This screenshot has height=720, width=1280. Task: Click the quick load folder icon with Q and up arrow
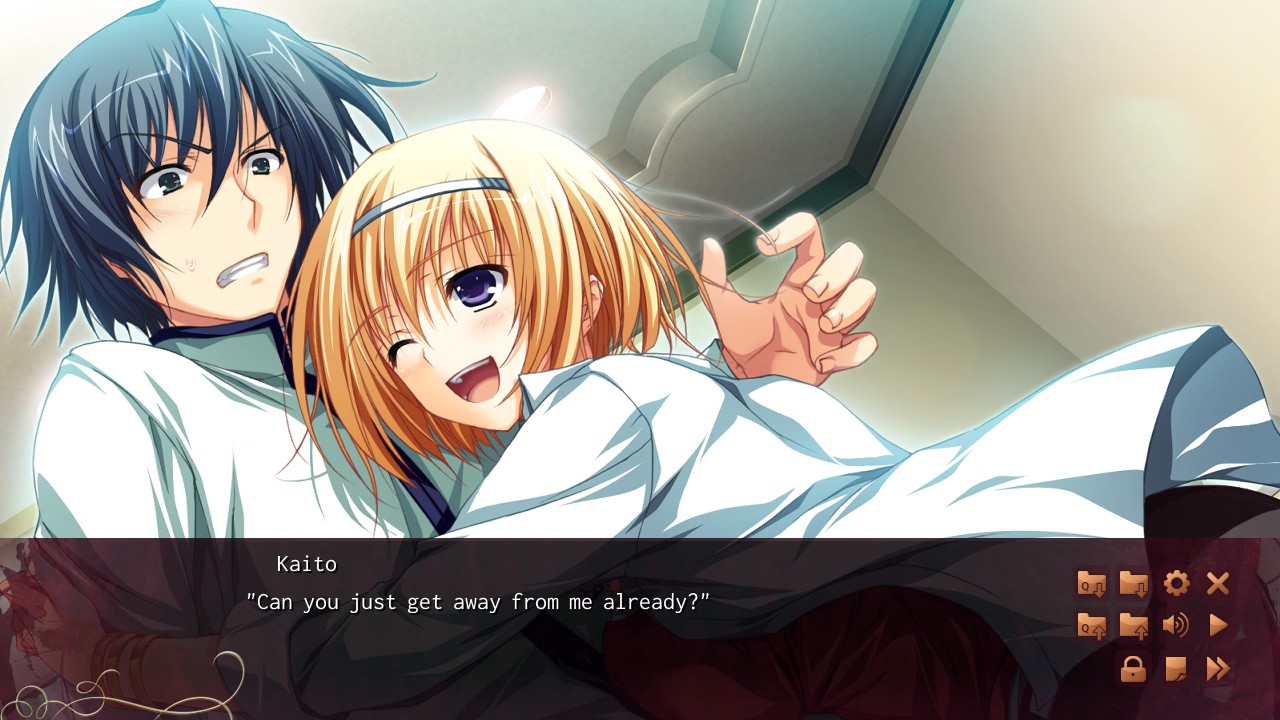pyautogui.click(x=1091, y=626)
